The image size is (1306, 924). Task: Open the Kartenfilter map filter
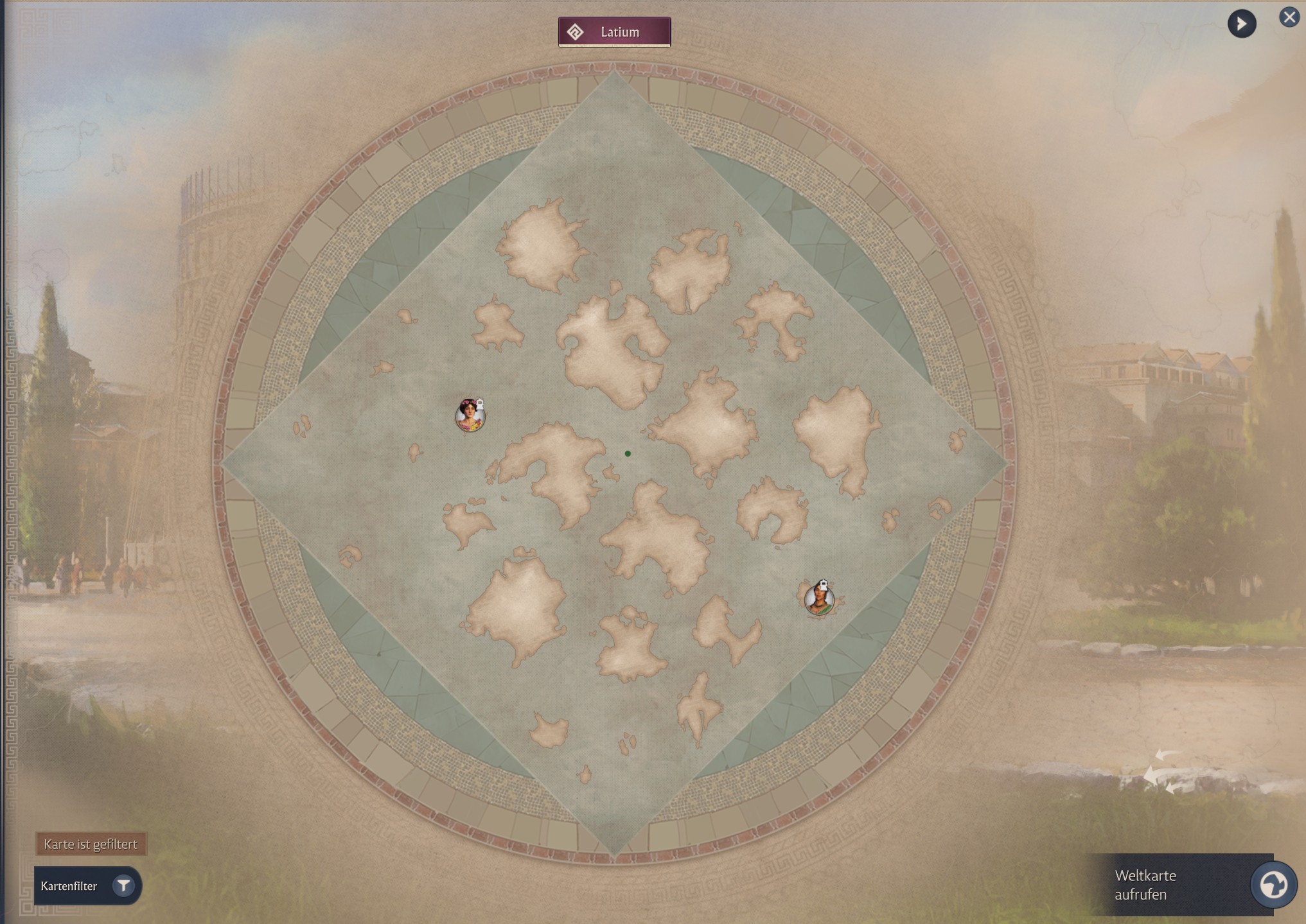[87, 886]
